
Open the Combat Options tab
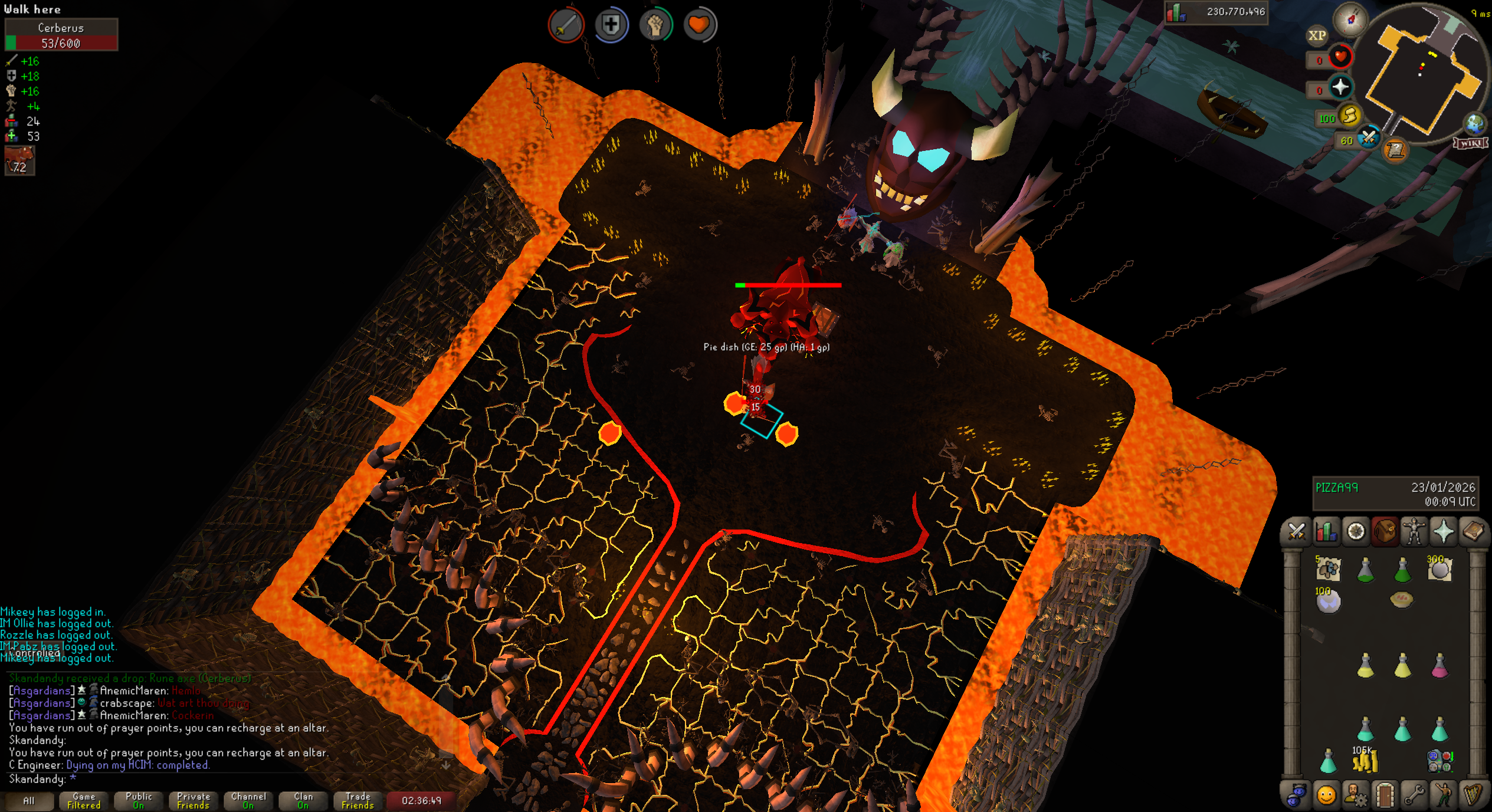pyautogui.click(x=1296, y=532)
